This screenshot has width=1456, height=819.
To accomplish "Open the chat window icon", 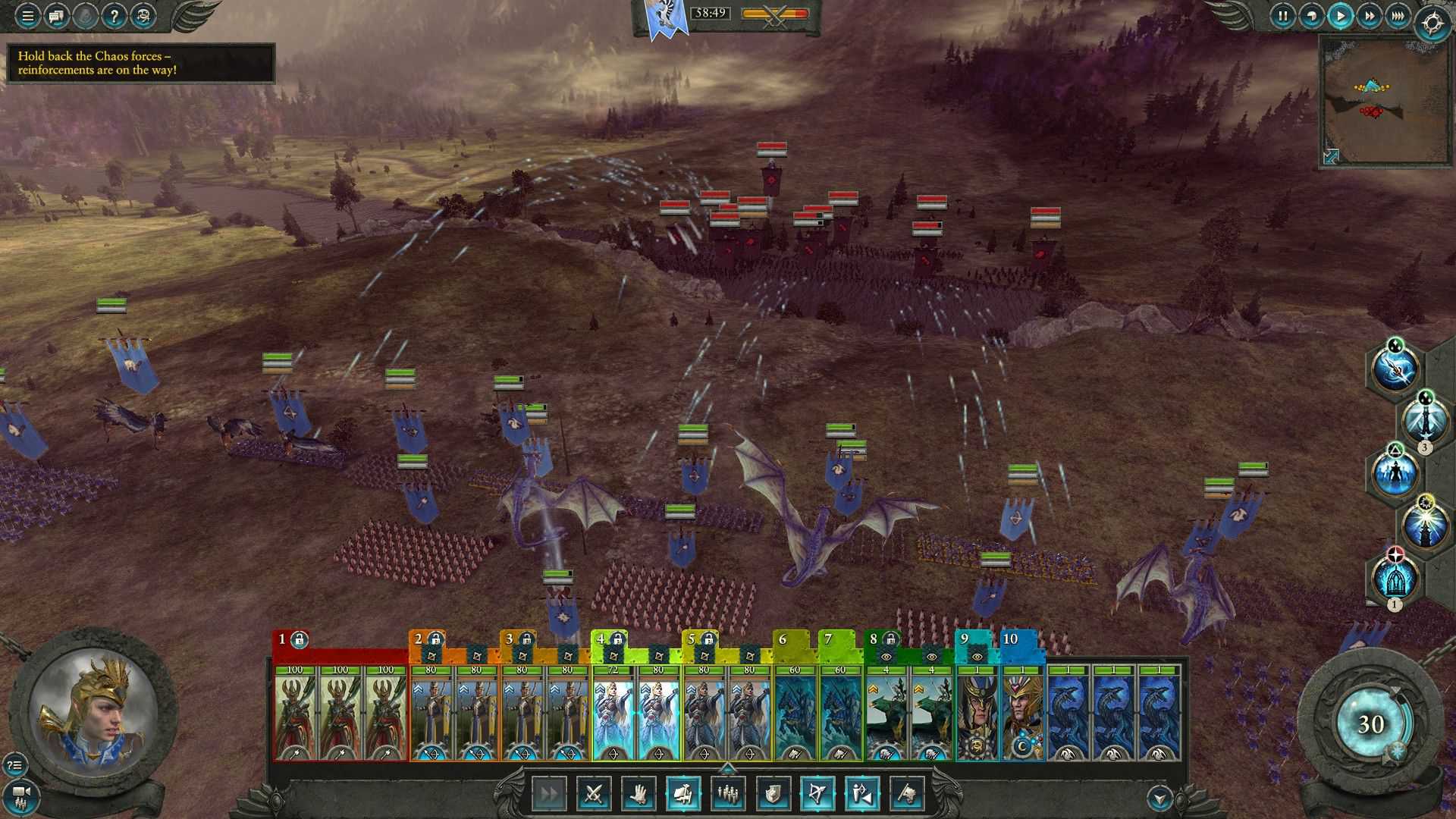I will [56, 15].
